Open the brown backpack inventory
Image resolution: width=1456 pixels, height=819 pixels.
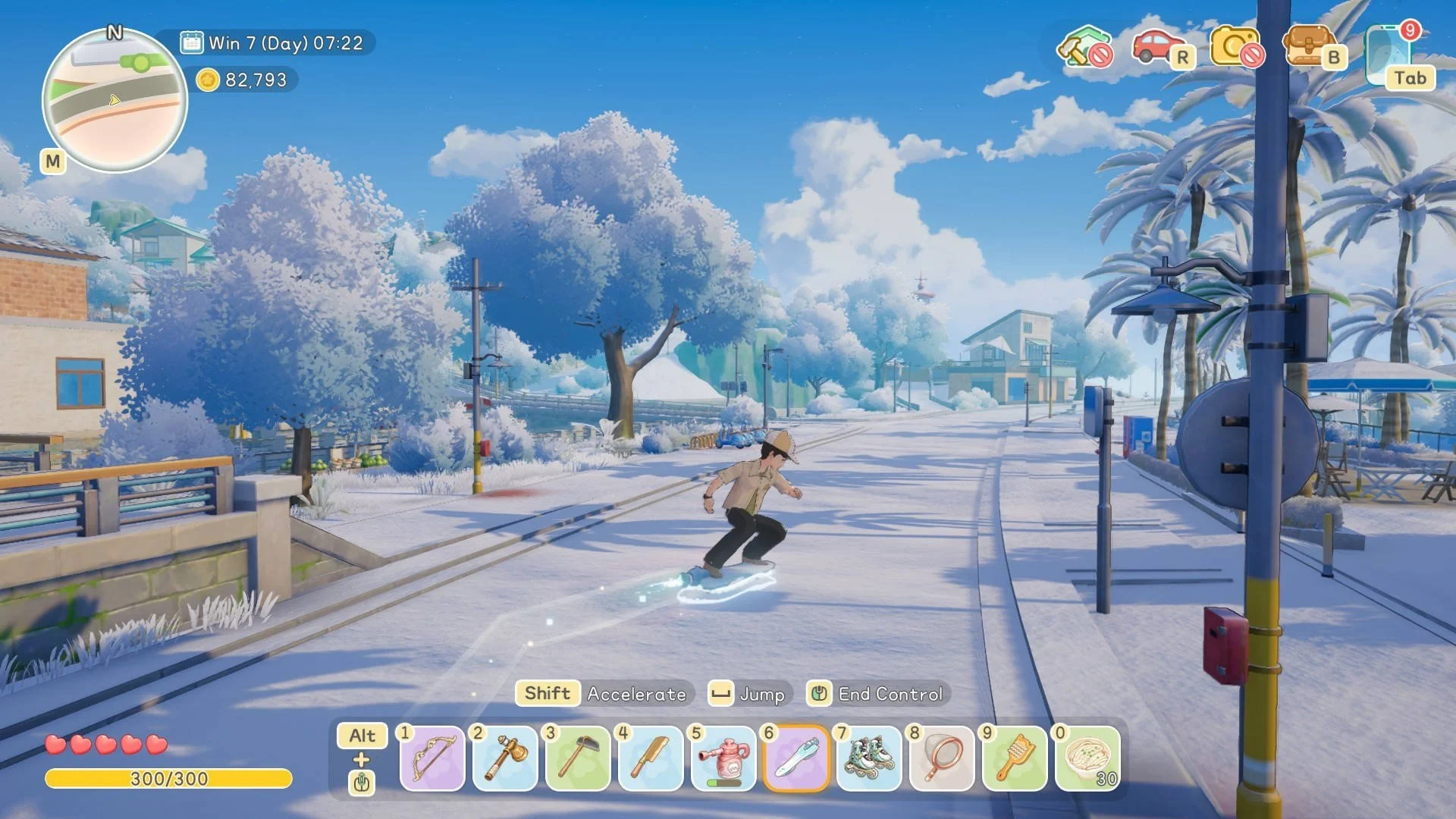click(x=1309, y=47)
